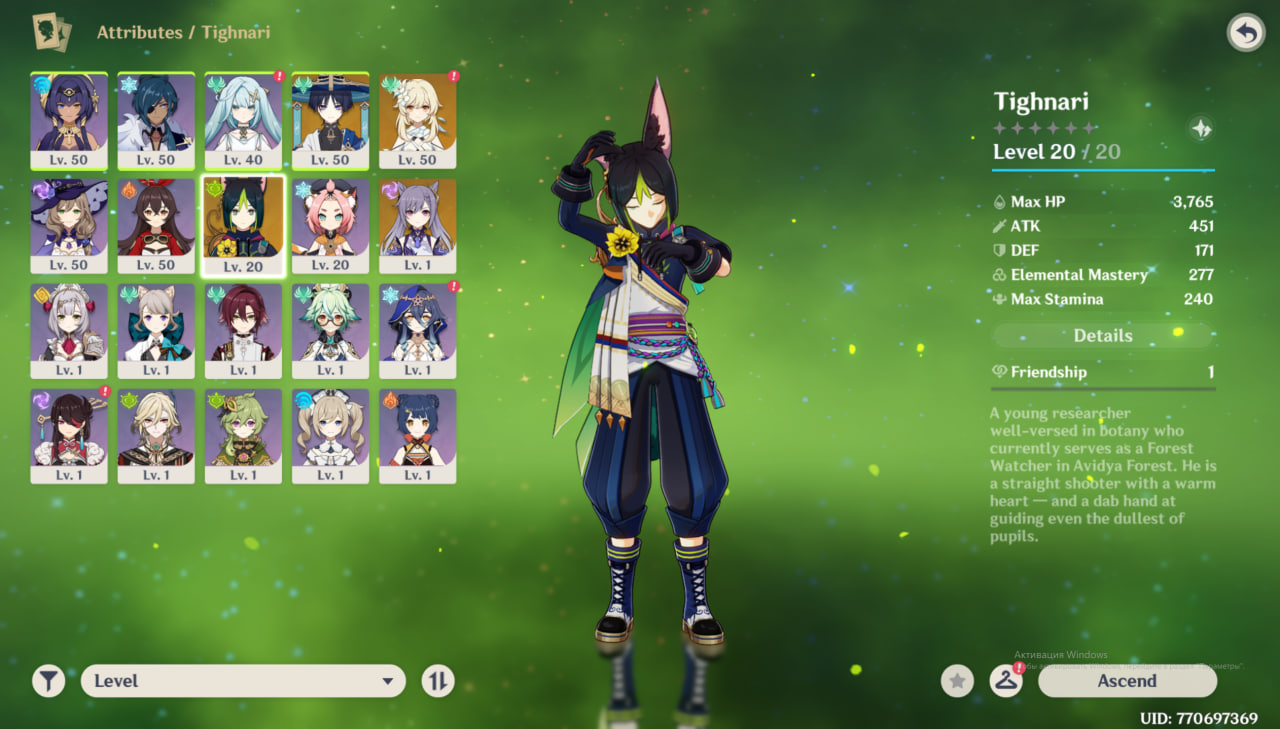Toggle the star favorite button
This screenshot has height=729, width=1280.
point(957,681)
